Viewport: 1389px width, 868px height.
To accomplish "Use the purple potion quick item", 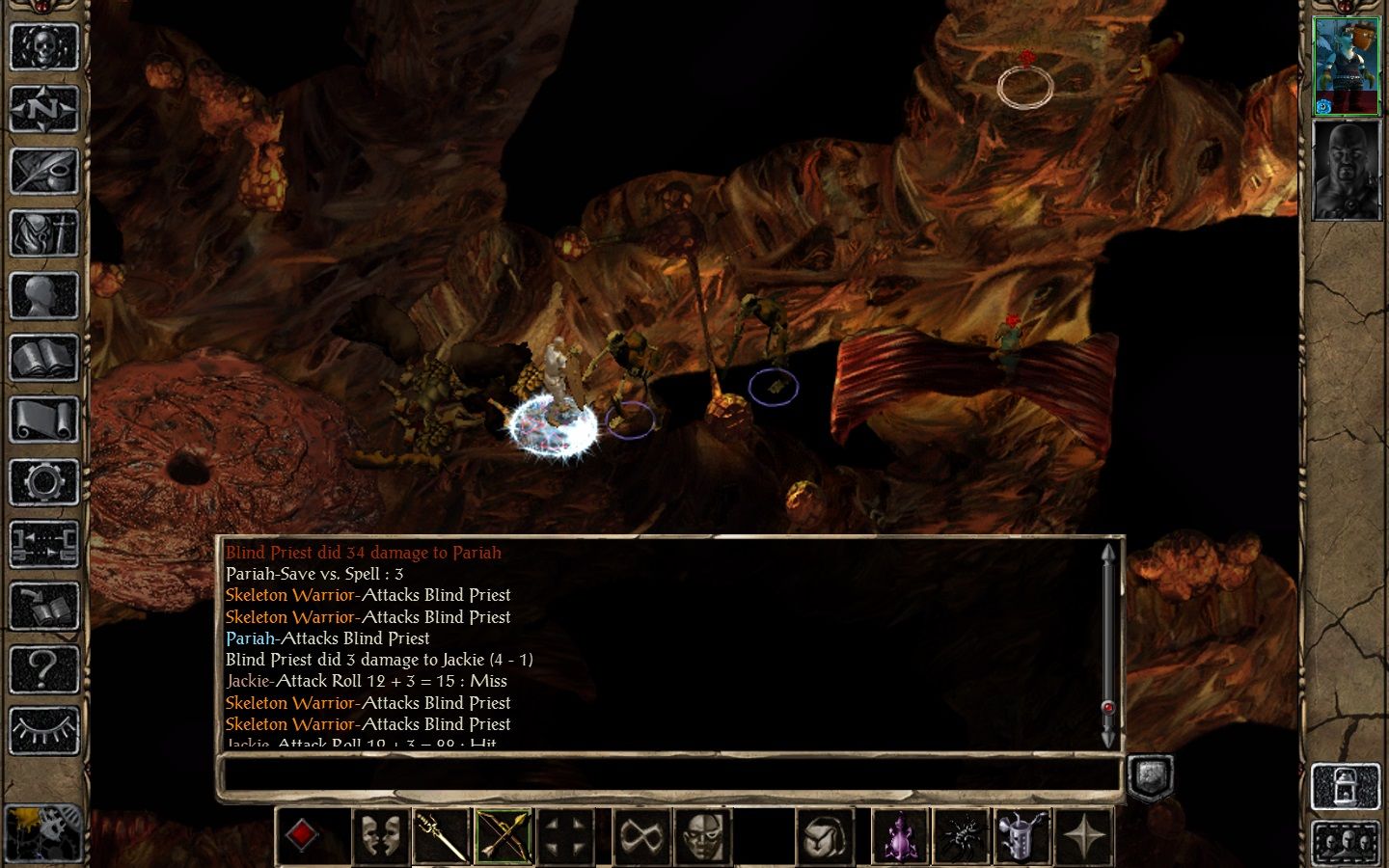I will [x=900, y=835].
